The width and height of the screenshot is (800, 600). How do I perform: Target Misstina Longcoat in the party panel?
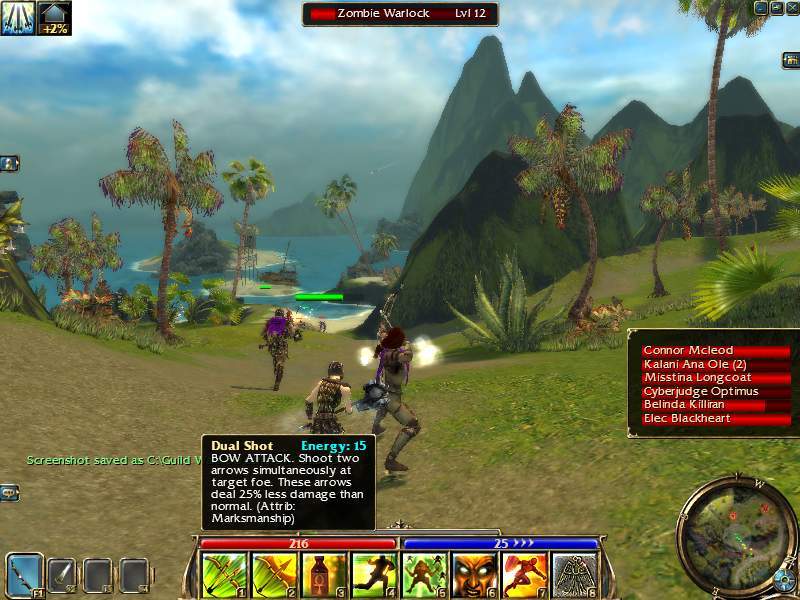pyautogui.click(x=716, y=378)
